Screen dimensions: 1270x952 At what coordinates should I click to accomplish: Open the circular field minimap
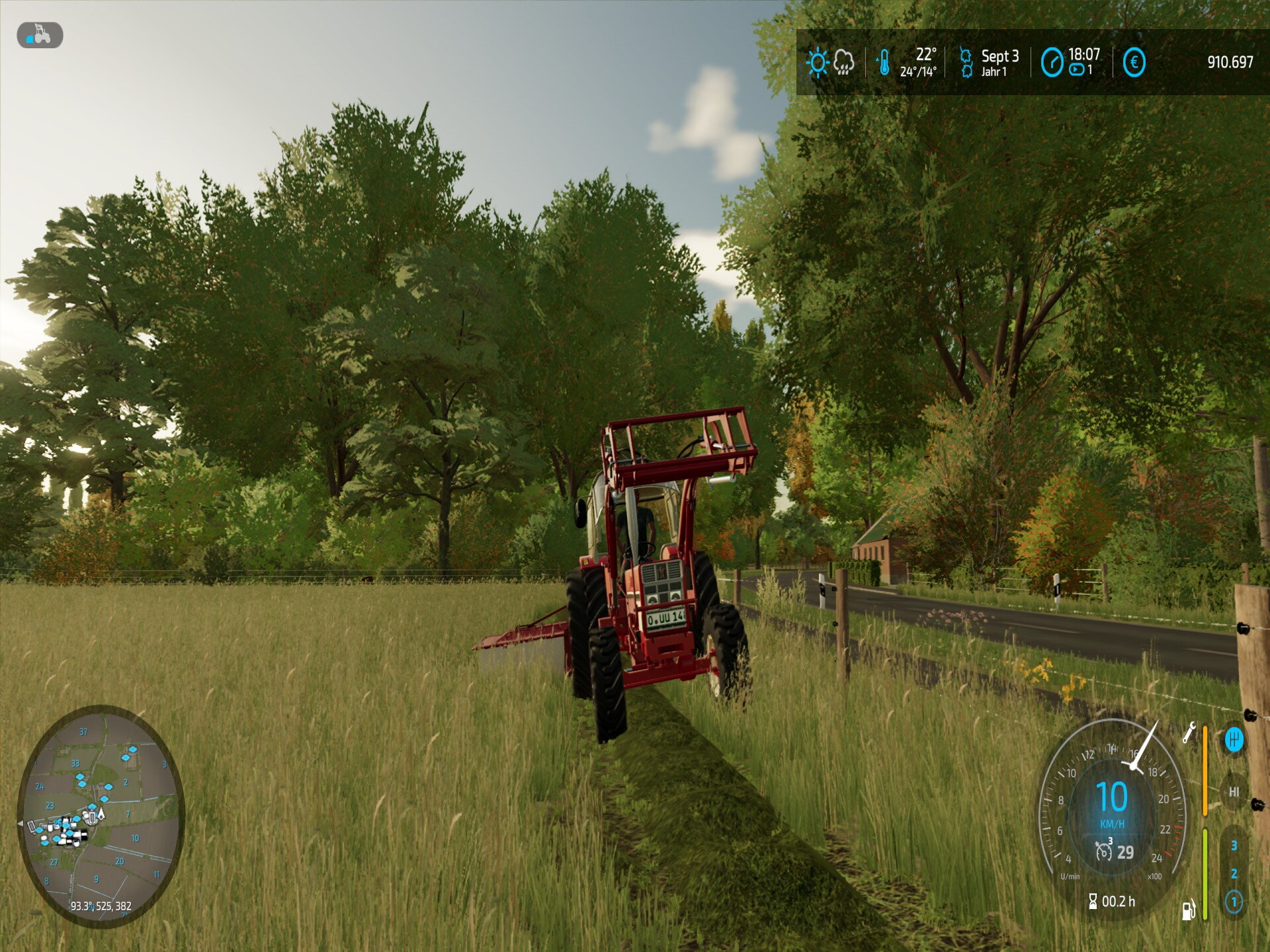[x=101, y=816]
